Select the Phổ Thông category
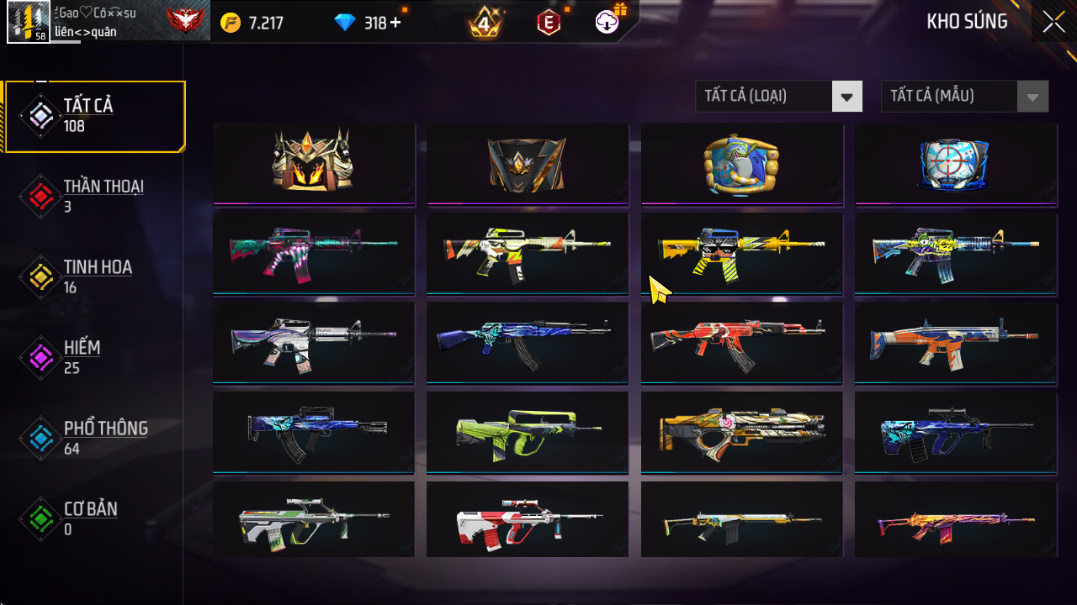This screenshot has width=1077, height=605. (x=95, y=438)
